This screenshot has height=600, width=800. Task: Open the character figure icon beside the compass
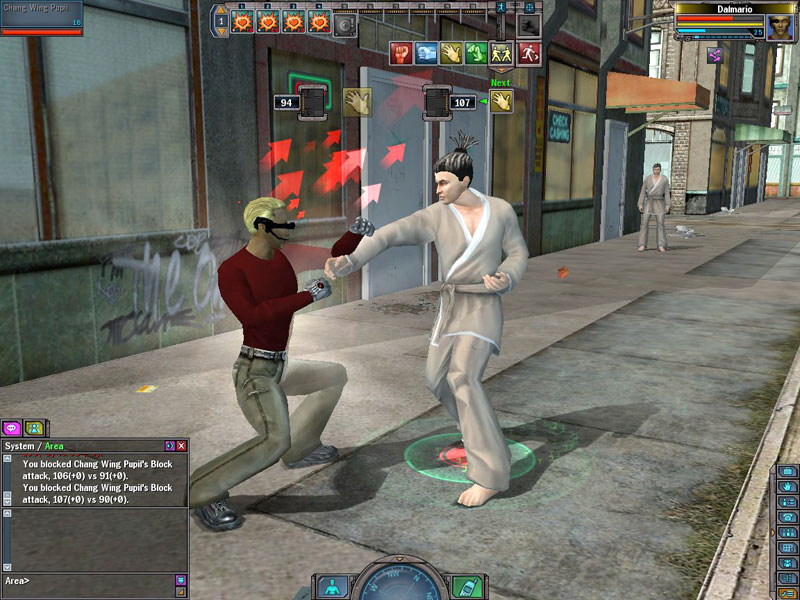pyautogui.click(x=333, y=586)
